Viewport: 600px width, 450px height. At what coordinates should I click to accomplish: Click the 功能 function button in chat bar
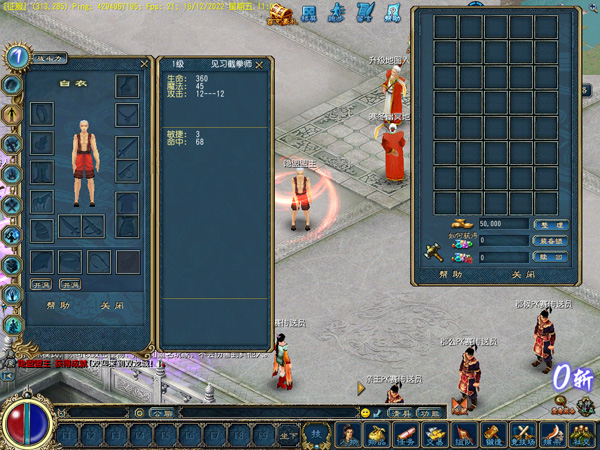(429, 412)
